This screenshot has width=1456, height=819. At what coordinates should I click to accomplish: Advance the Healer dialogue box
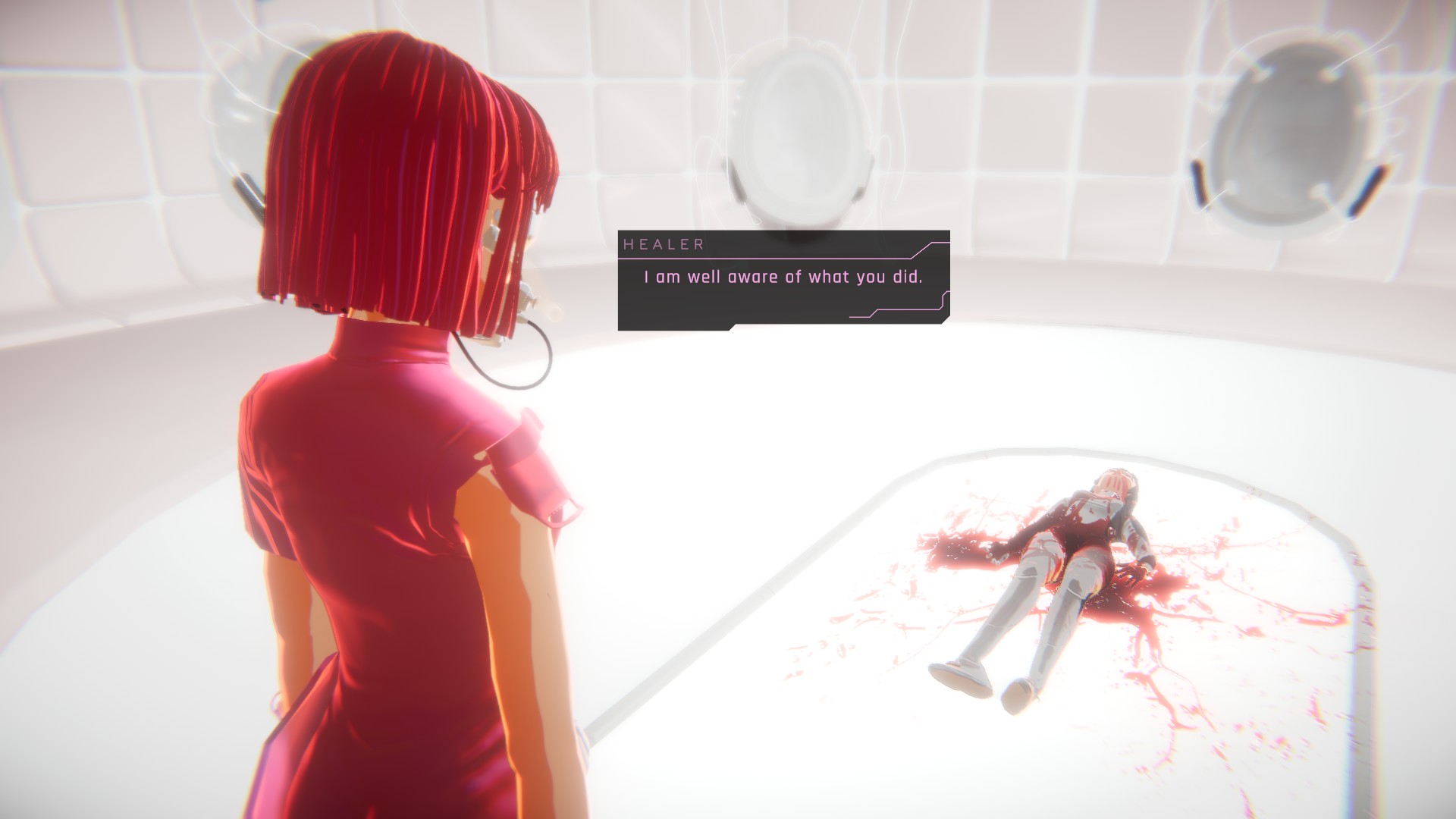pos(783,279)
